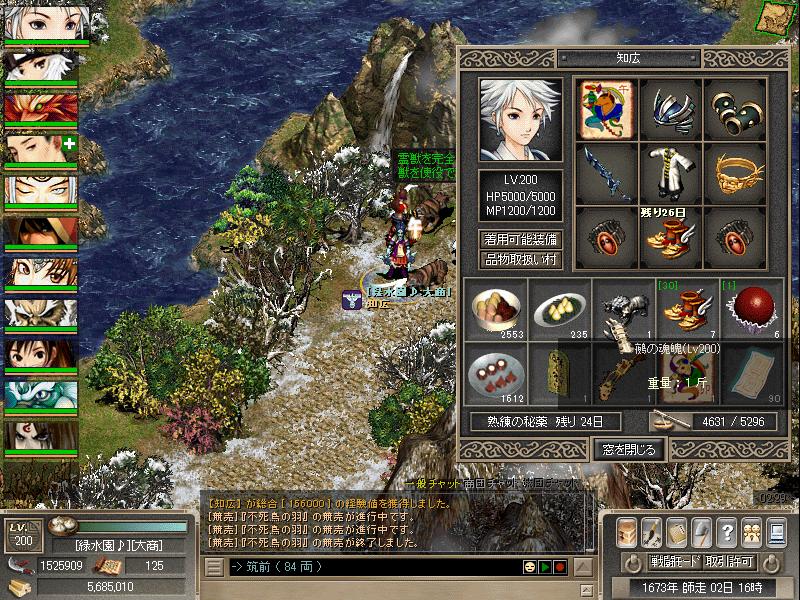800x600 pixels.
Task: Select the equipped green bracers slot
Action: point(737,107)
